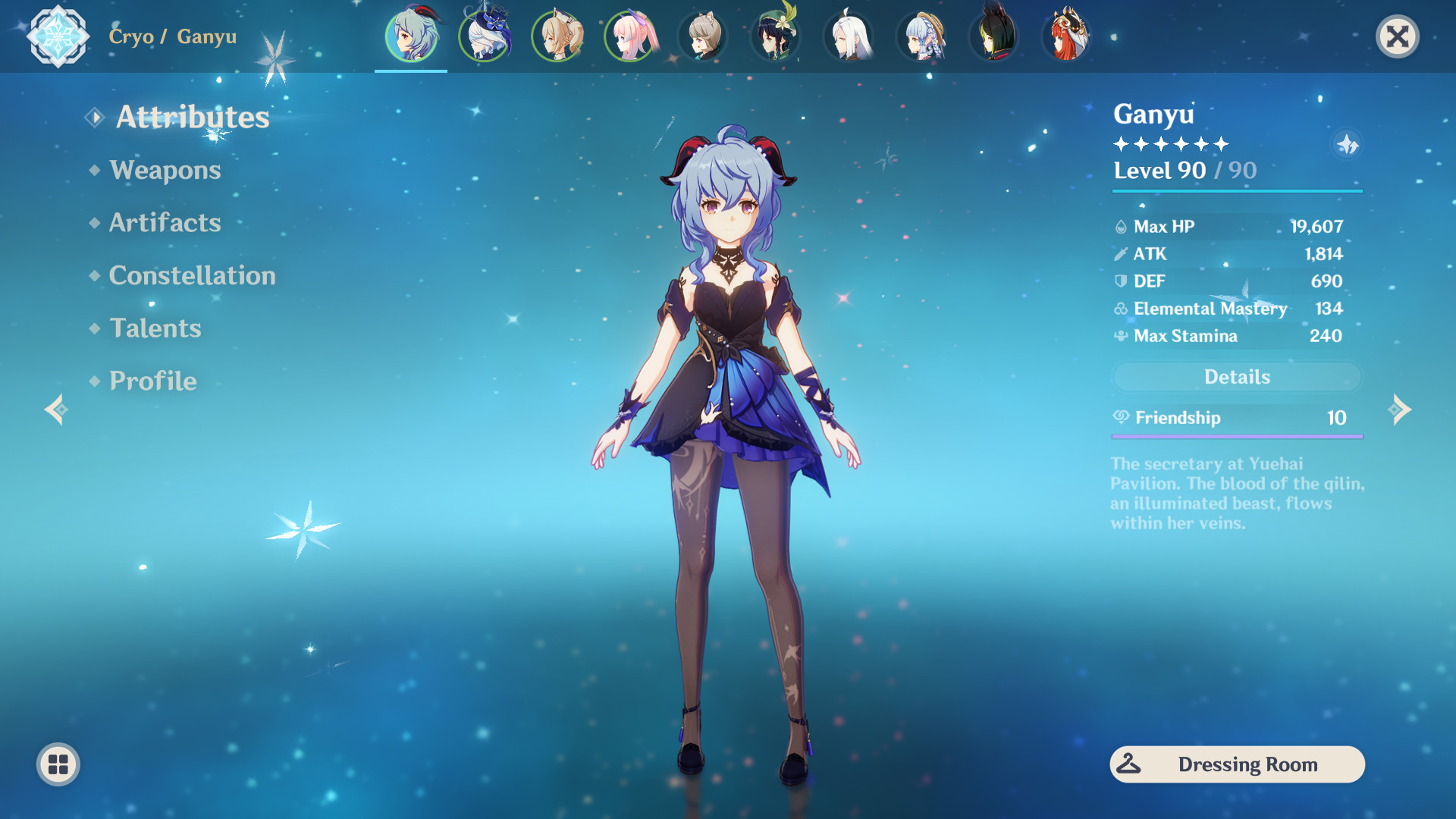The width and height of the screenshot is (1456, 819).
Task: Open the Dressing Room
Action: click(x=1237, y=764)
